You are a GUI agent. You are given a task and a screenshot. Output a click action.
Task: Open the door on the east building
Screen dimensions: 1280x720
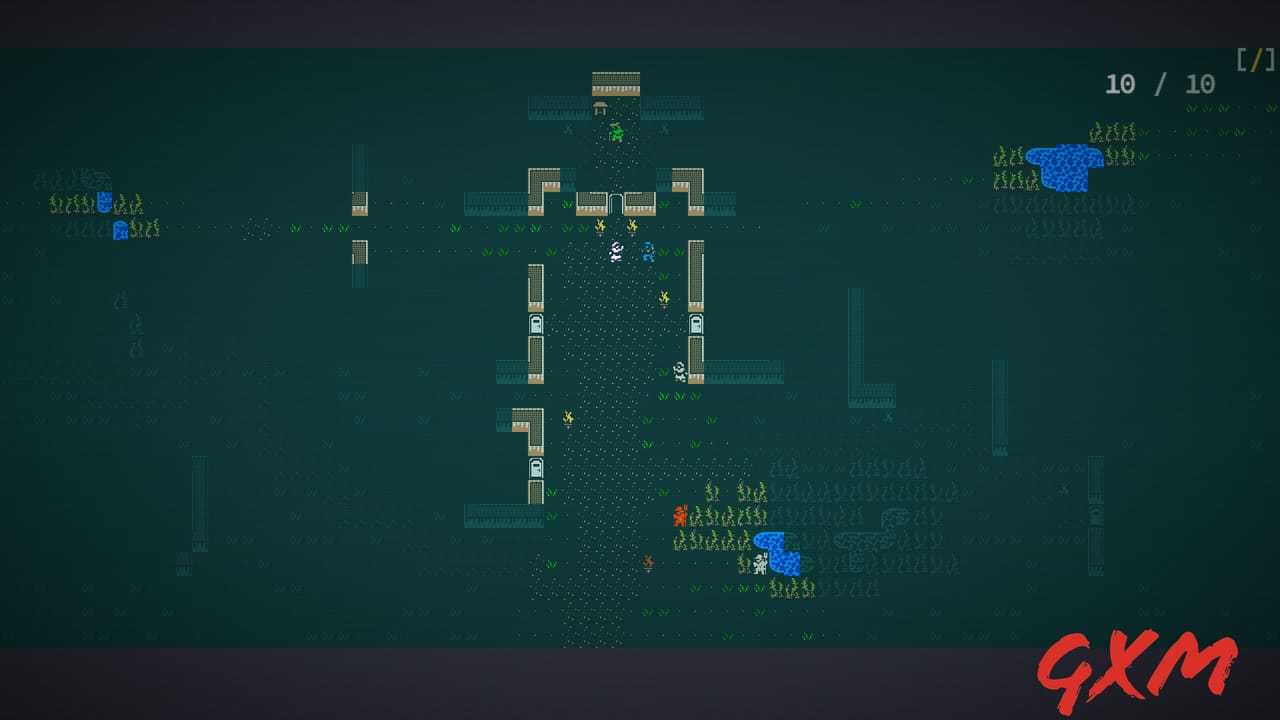695,325
